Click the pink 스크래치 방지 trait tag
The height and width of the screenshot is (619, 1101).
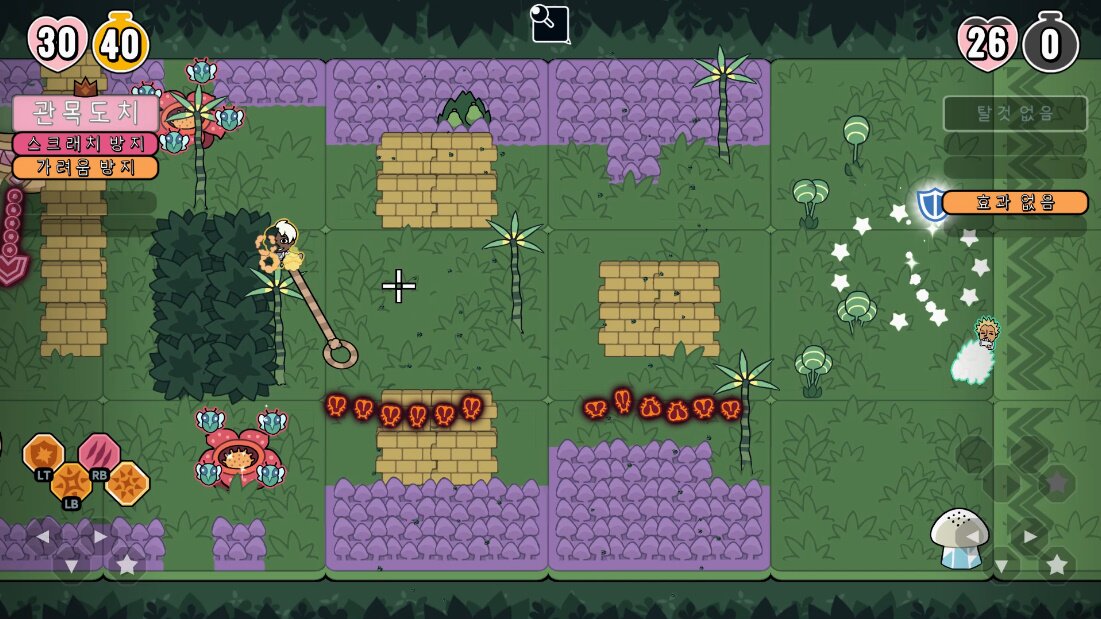(x=85, y=144)
